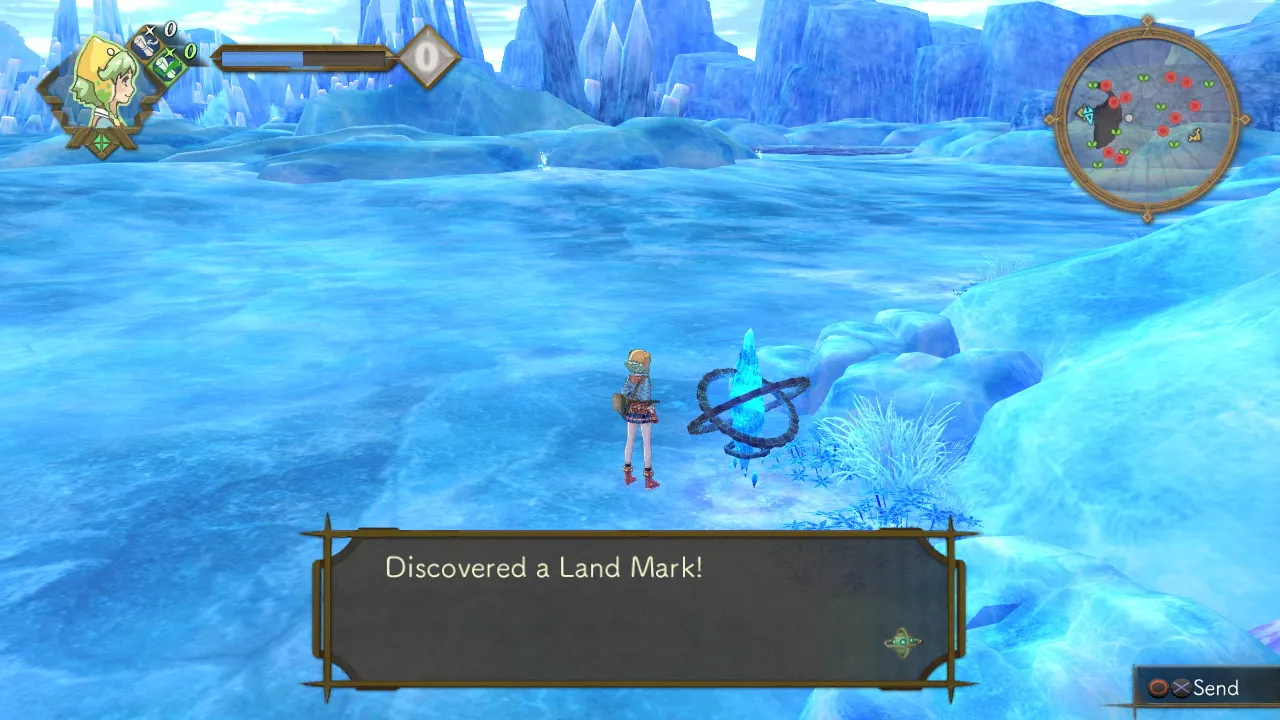Click the yellow creature icon on the minimap

click(x=1195, y=135)
